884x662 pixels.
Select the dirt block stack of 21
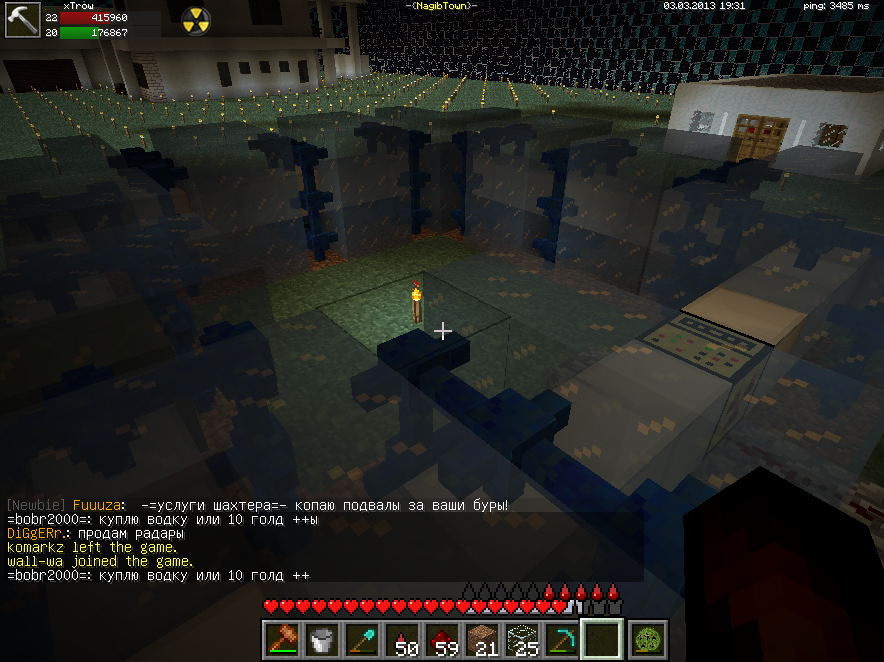tap(482, 639)
